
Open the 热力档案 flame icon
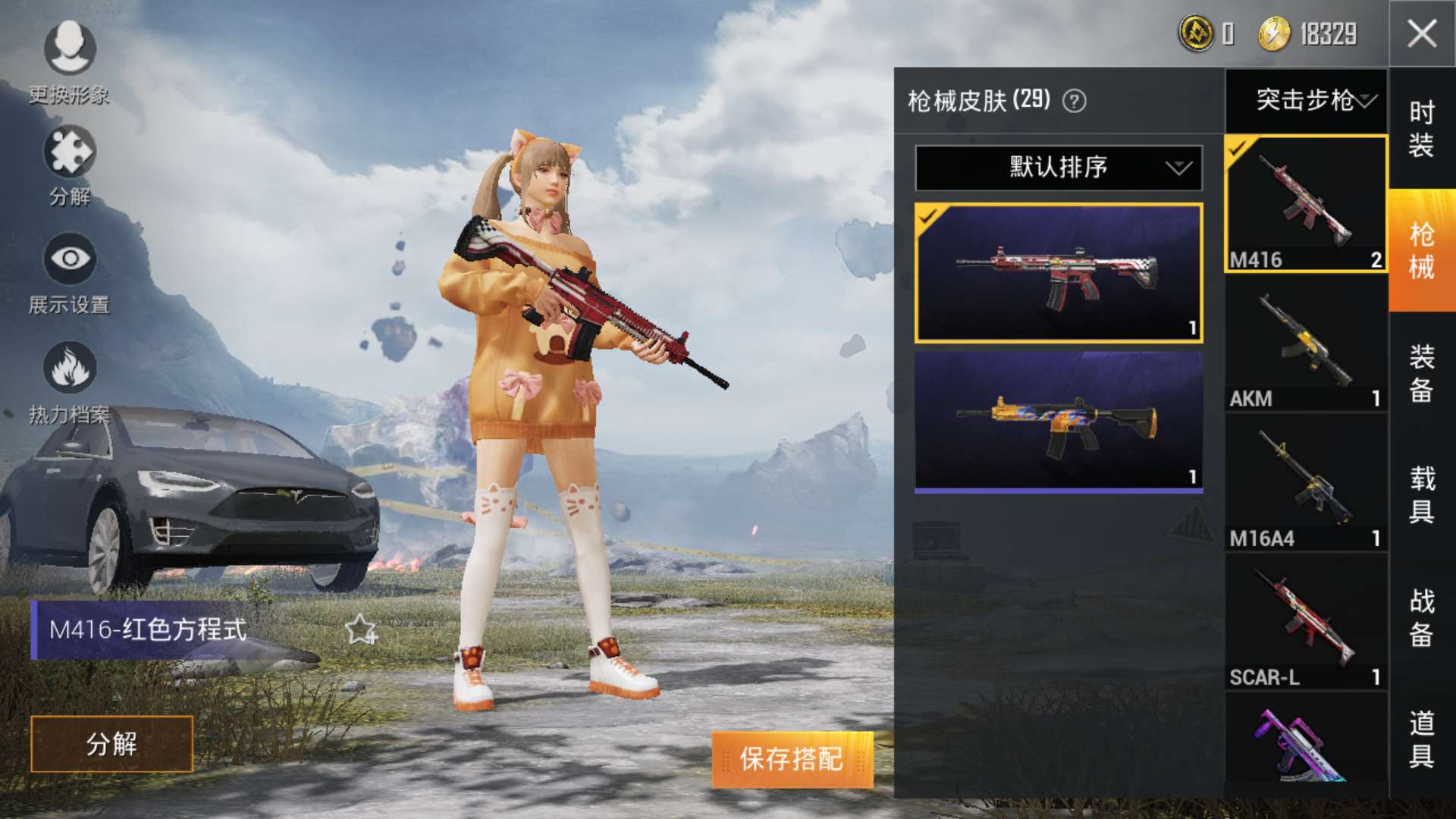[68, 368]
